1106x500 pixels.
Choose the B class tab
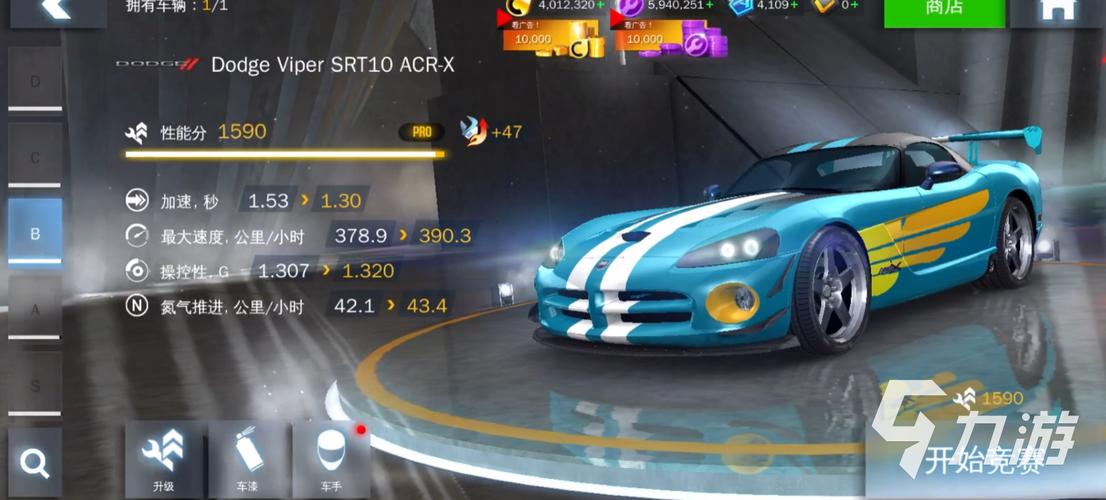tap(35, 234)
